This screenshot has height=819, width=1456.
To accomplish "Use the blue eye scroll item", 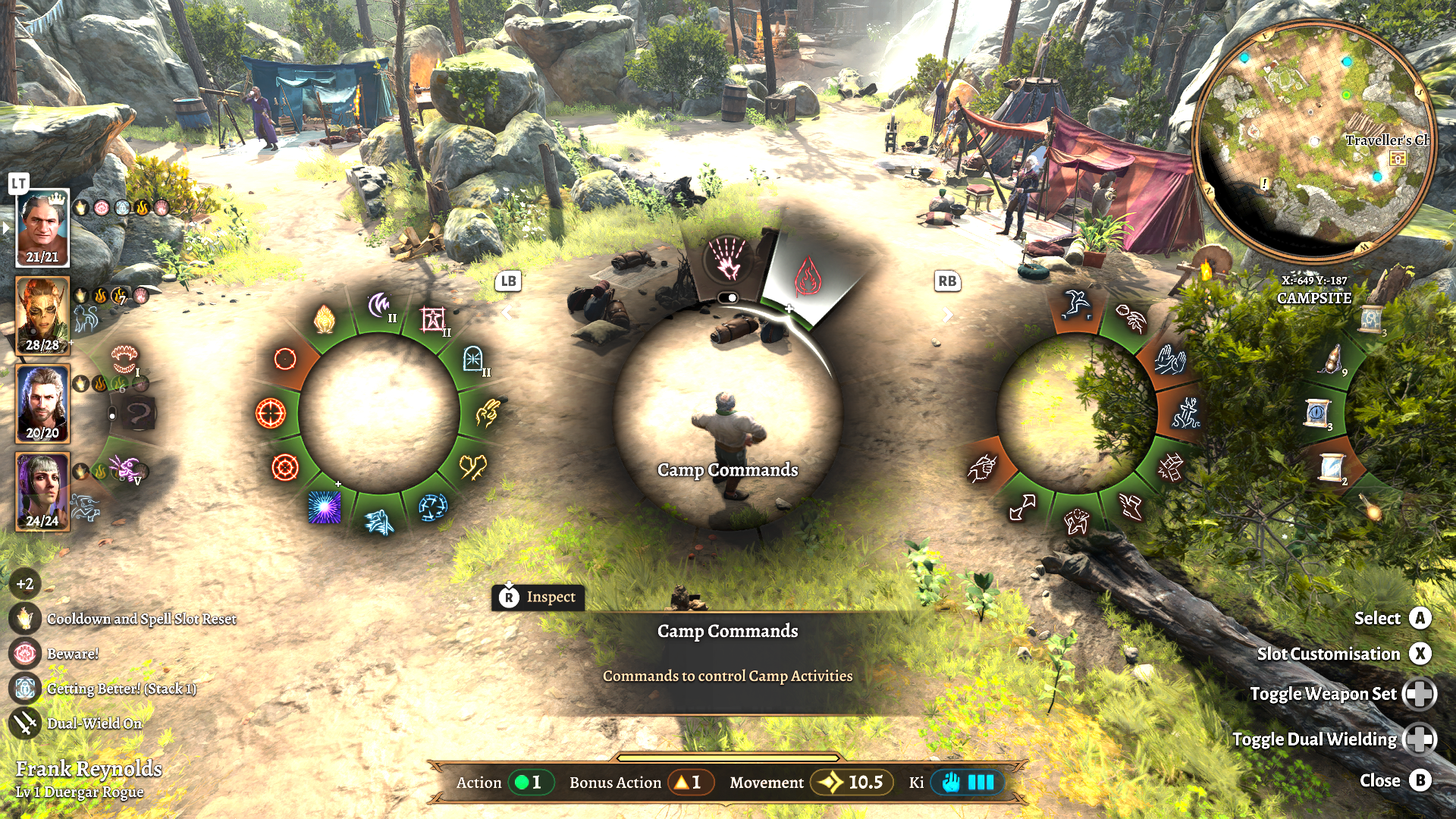I will click(x=1316, y=414).
